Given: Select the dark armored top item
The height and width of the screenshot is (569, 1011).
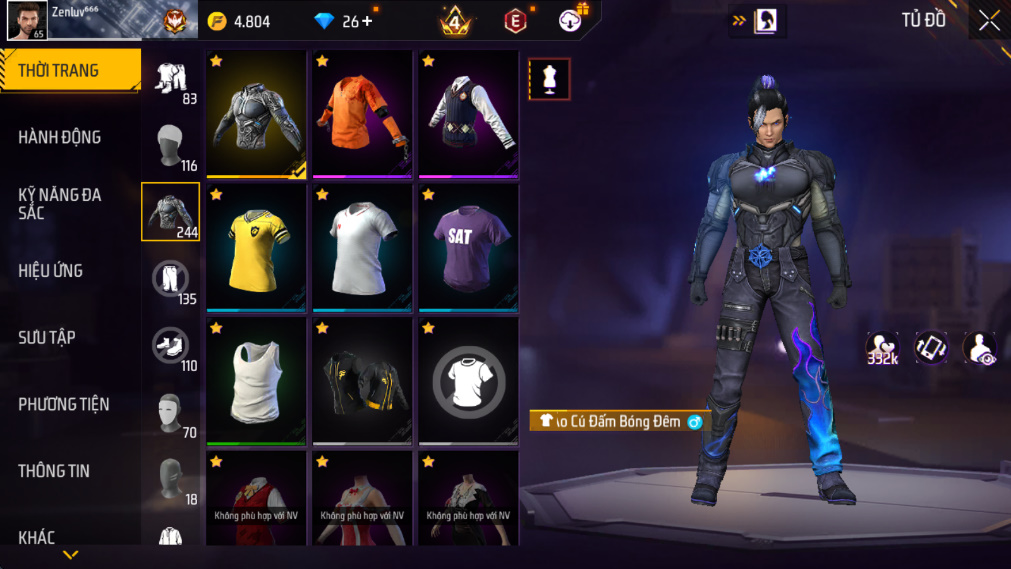Looking at the screenshot, I should [x=256, y=114].
